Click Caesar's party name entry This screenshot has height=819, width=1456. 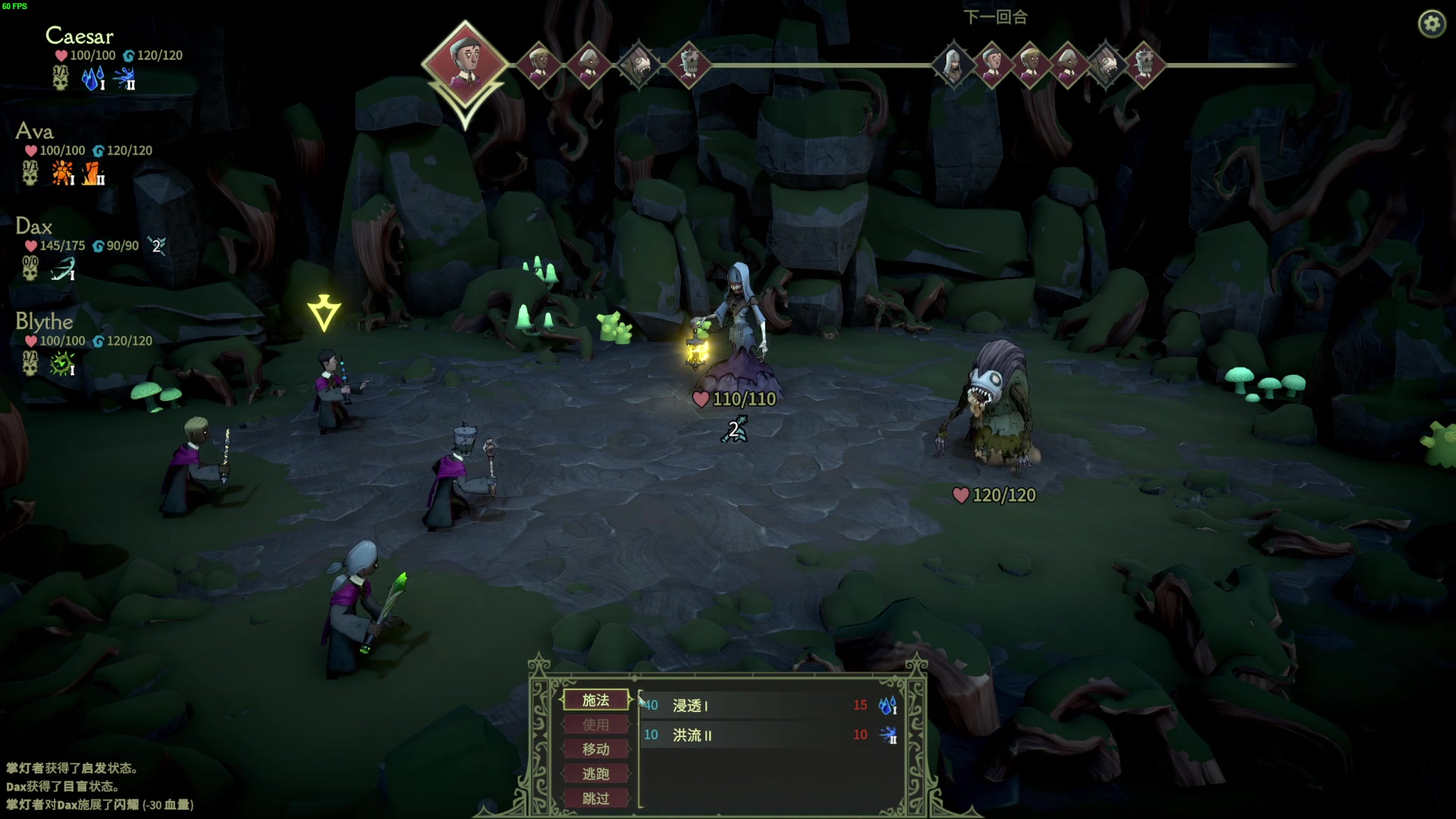pos(79,36)
